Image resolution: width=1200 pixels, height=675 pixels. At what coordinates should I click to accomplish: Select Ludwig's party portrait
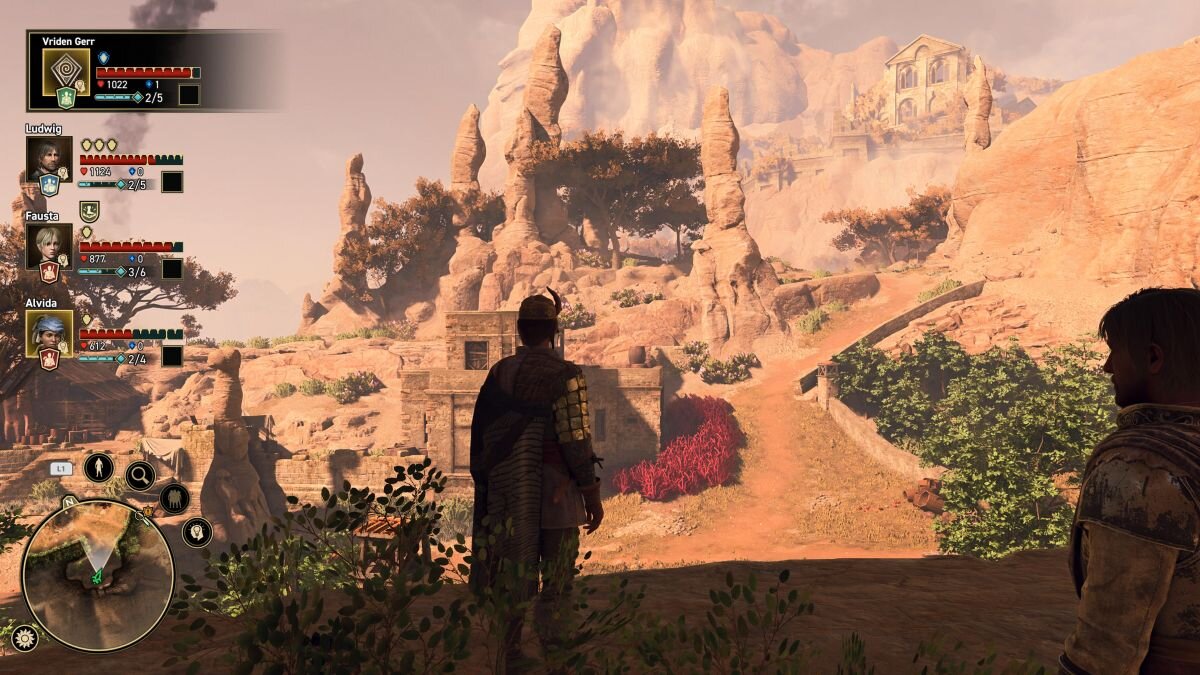pos(49,159)
